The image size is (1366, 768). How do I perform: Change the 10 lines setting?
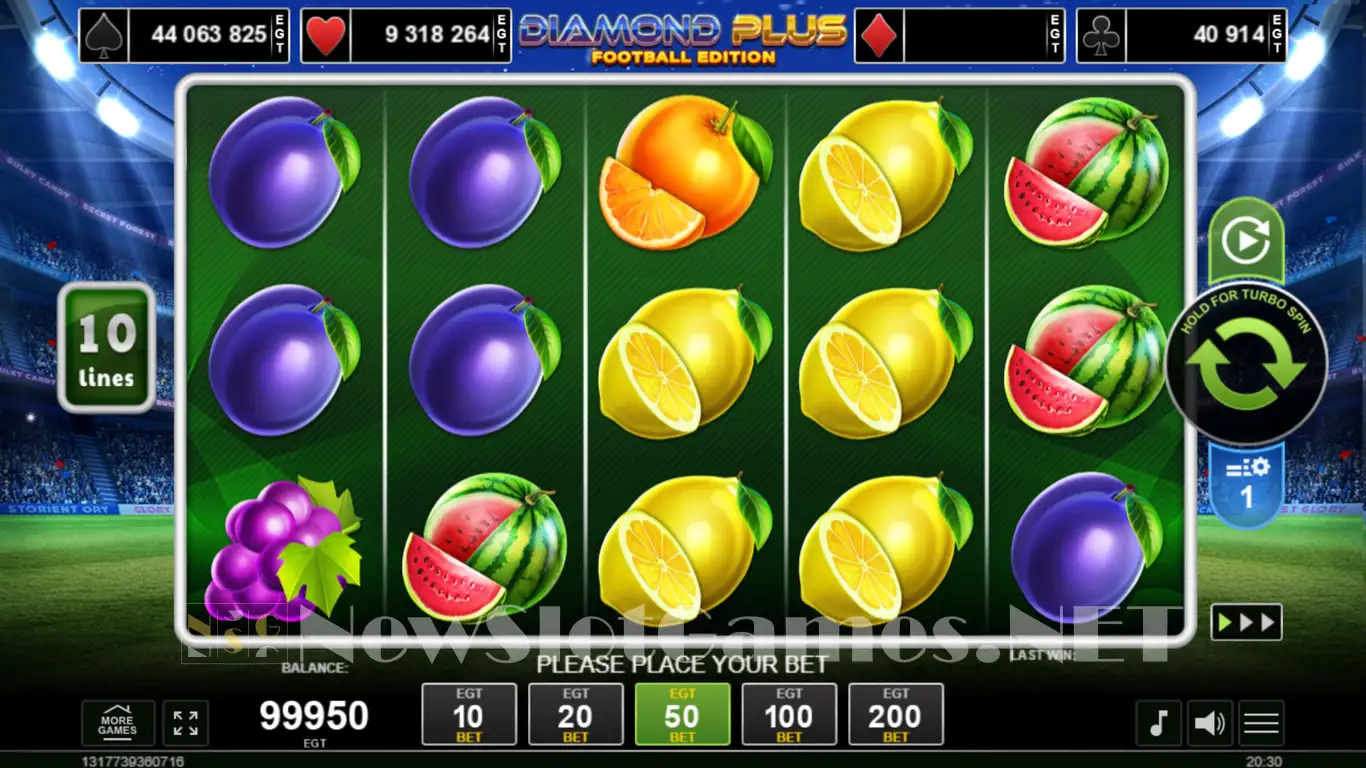(106, 348)
